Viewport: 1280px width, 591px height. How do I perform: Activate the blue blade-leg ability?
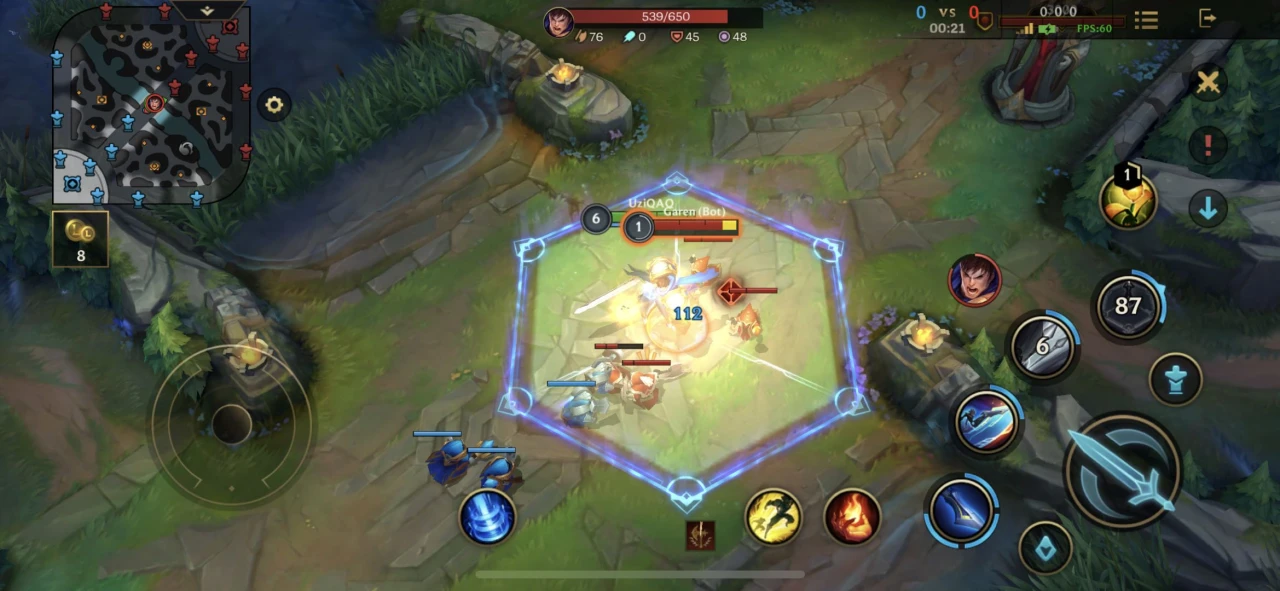coord(961,512)
